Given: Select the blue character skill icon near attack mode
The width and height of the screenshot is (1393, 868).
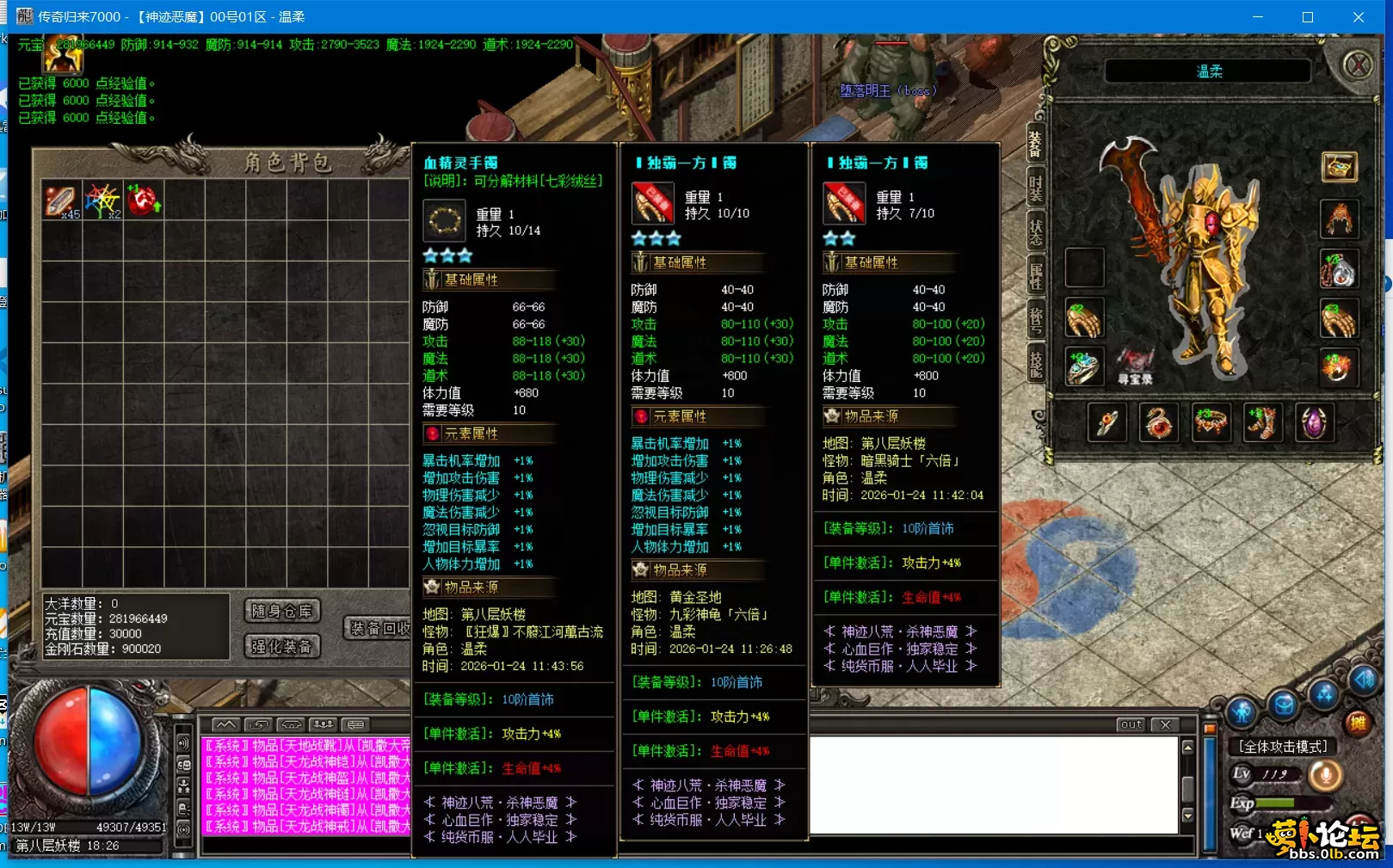Looking at the screenshot, I should [1240, 711].
